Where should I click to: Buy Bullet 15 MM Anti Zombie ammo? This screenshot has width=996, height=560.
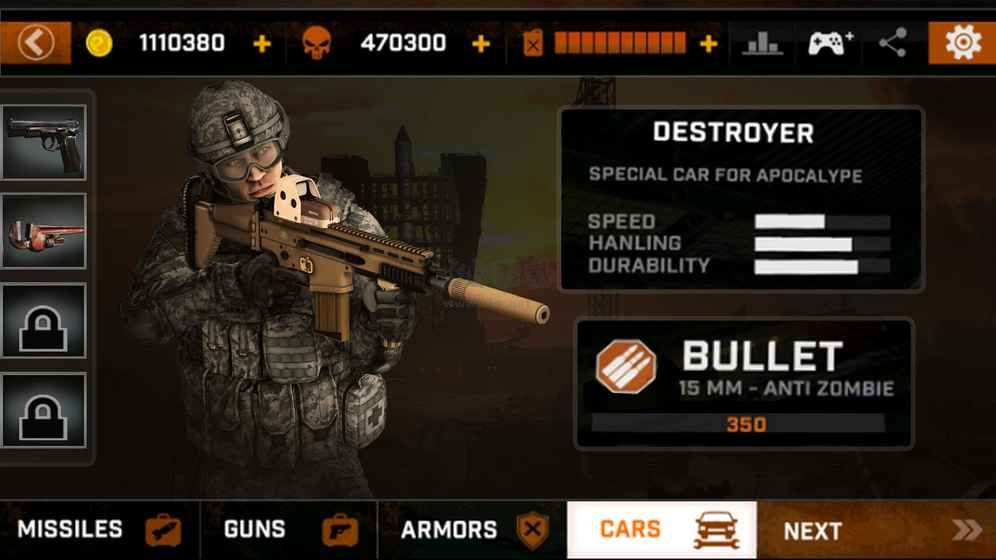pyautogui.click(x=743, y=383)
